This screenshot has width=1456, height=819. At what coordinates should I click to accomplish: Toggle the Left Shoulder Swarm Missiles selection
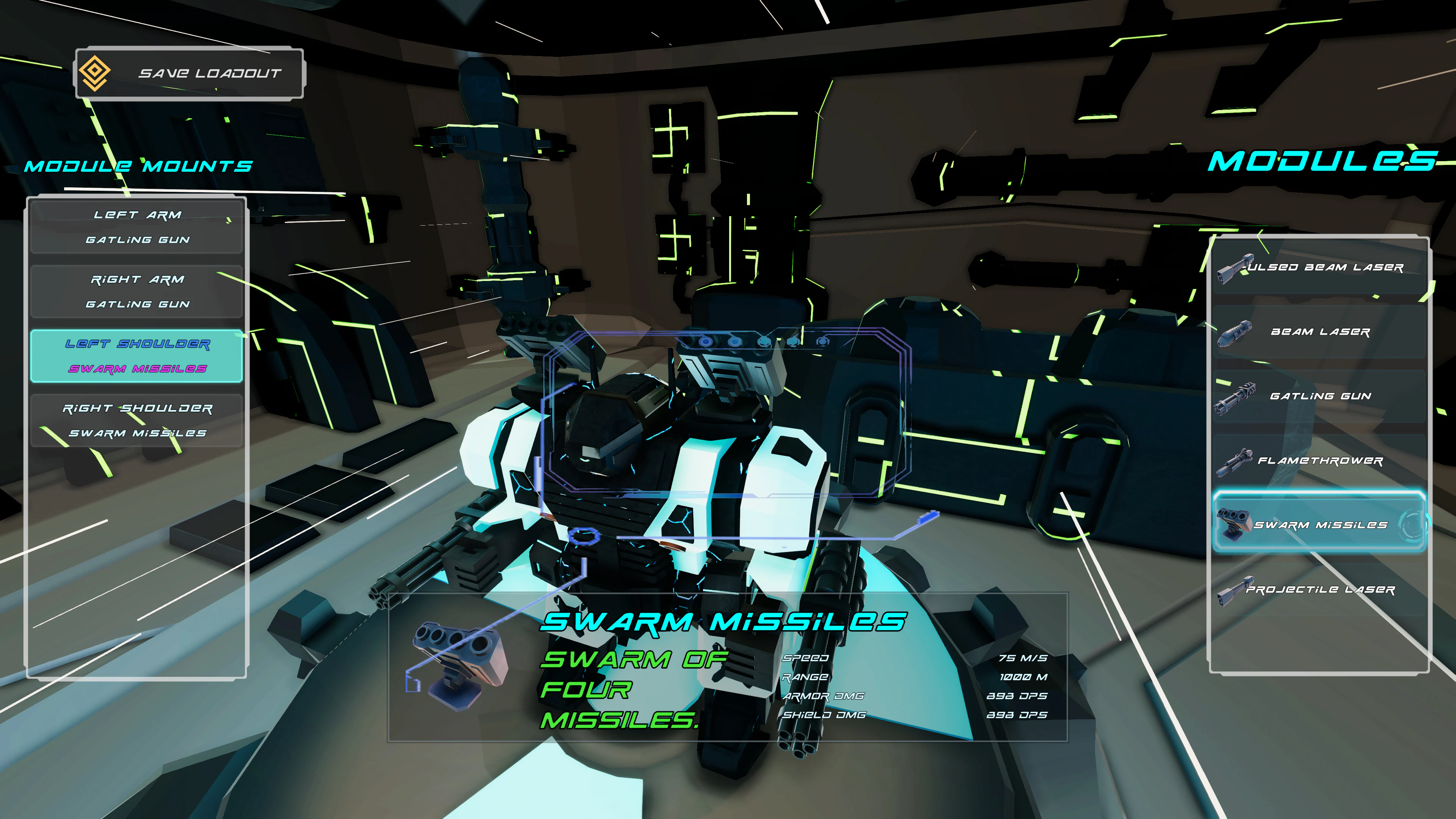137,356
